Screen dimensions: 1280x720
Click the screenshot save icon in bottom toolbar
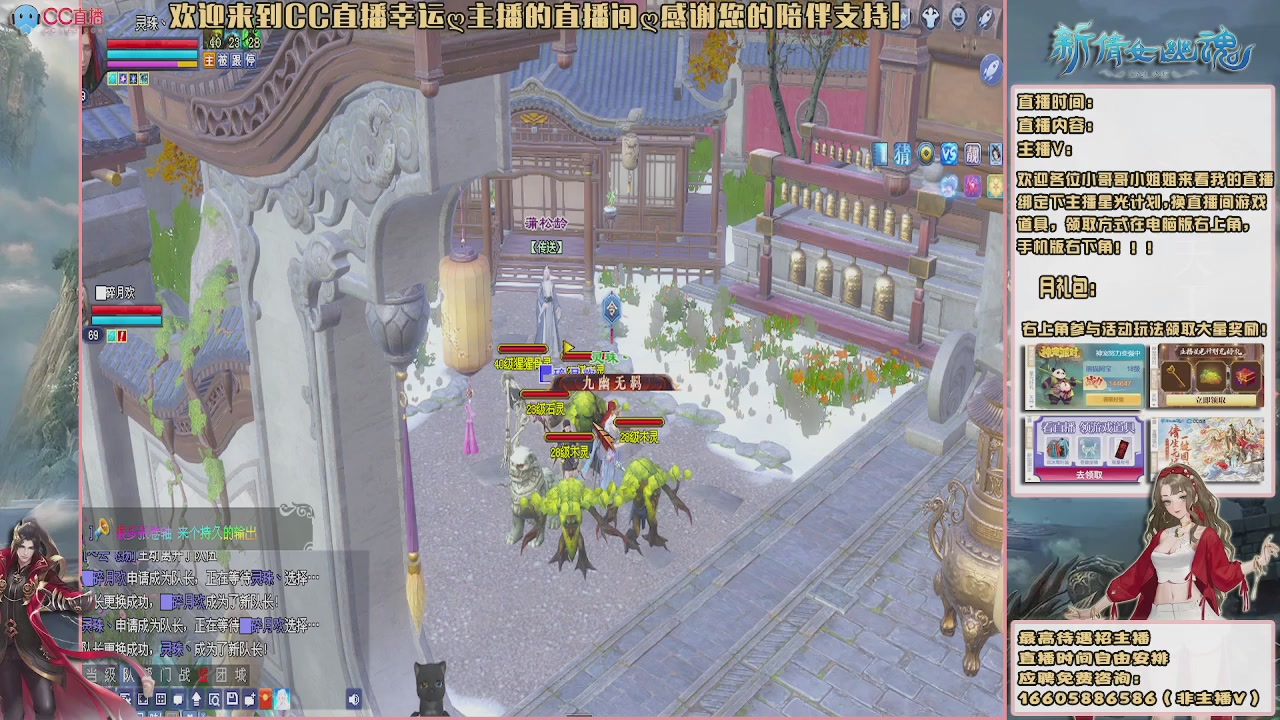click(x=231, y=698)
